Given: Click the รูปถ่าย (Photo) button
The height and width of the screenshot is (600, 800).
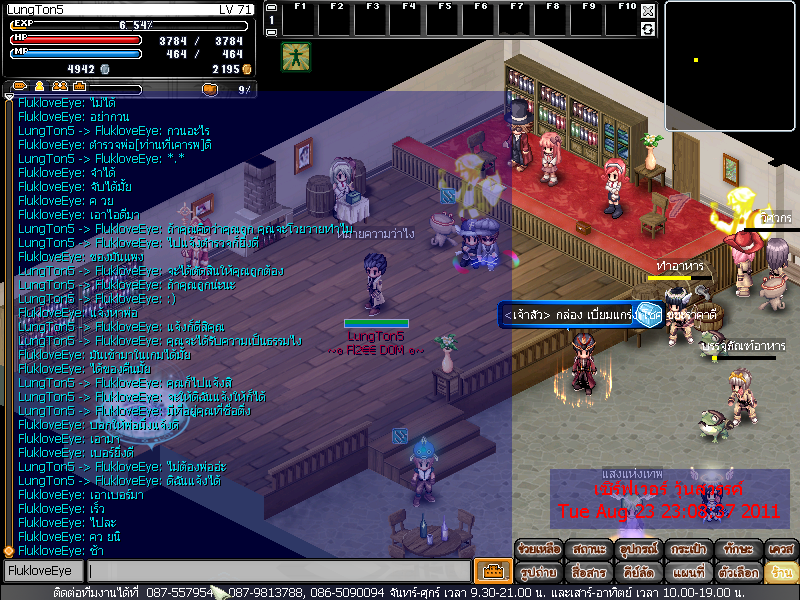Looking at the screenshot, I should coord(538,573).
